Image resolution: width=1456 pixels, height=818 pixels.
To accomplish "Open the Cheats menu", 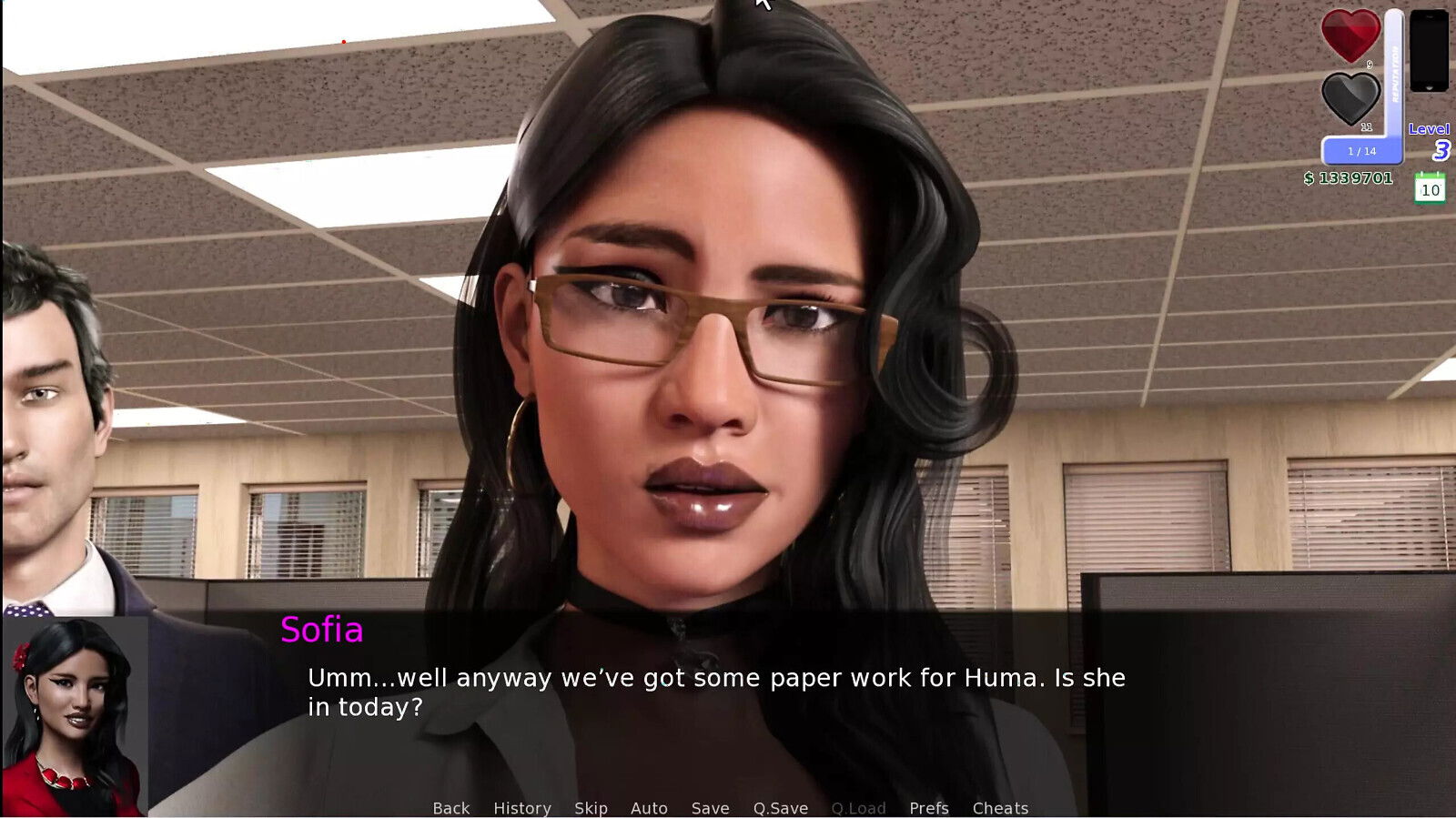I will [1000, 808].
